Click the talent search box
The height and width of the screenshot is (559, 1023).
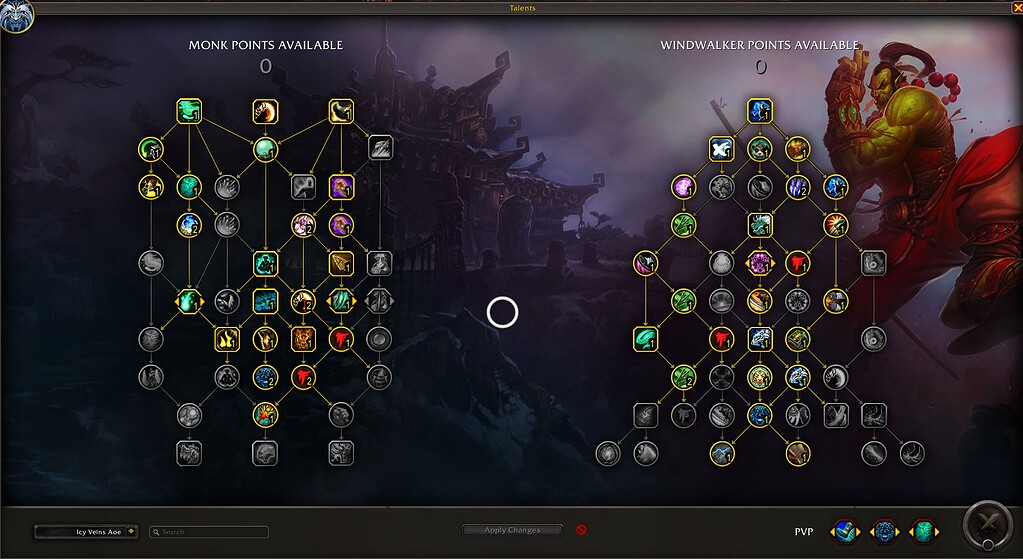click(x=209, y=532)
